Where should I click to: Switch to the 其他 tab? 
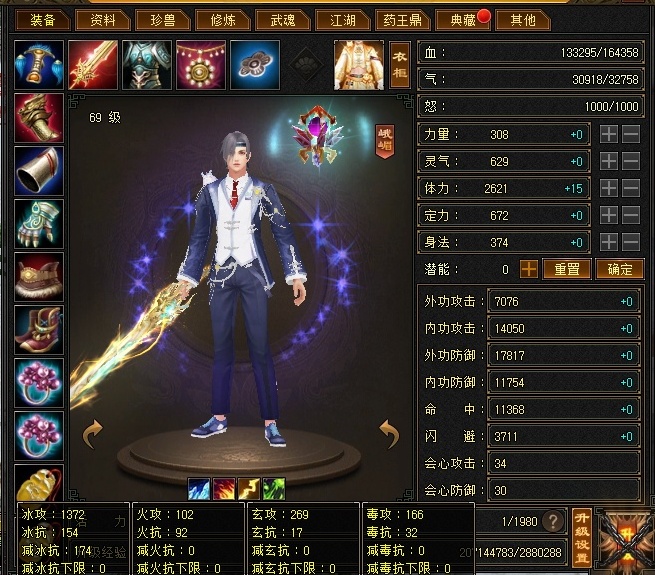pos(522,19)
